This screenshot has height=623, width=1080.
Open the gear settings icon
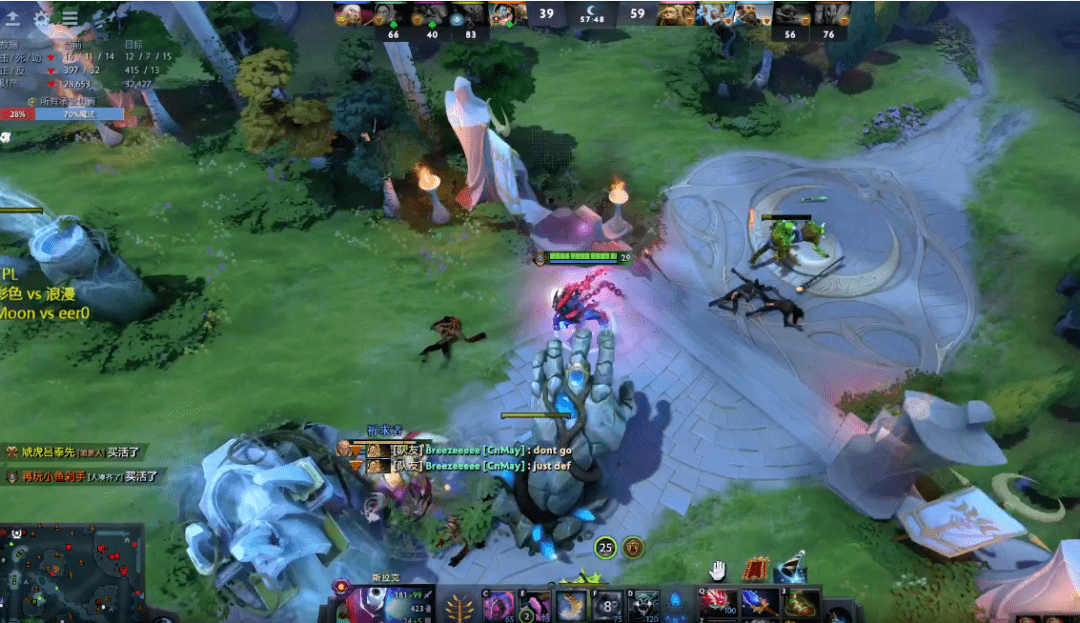click(x=42, y=17)
